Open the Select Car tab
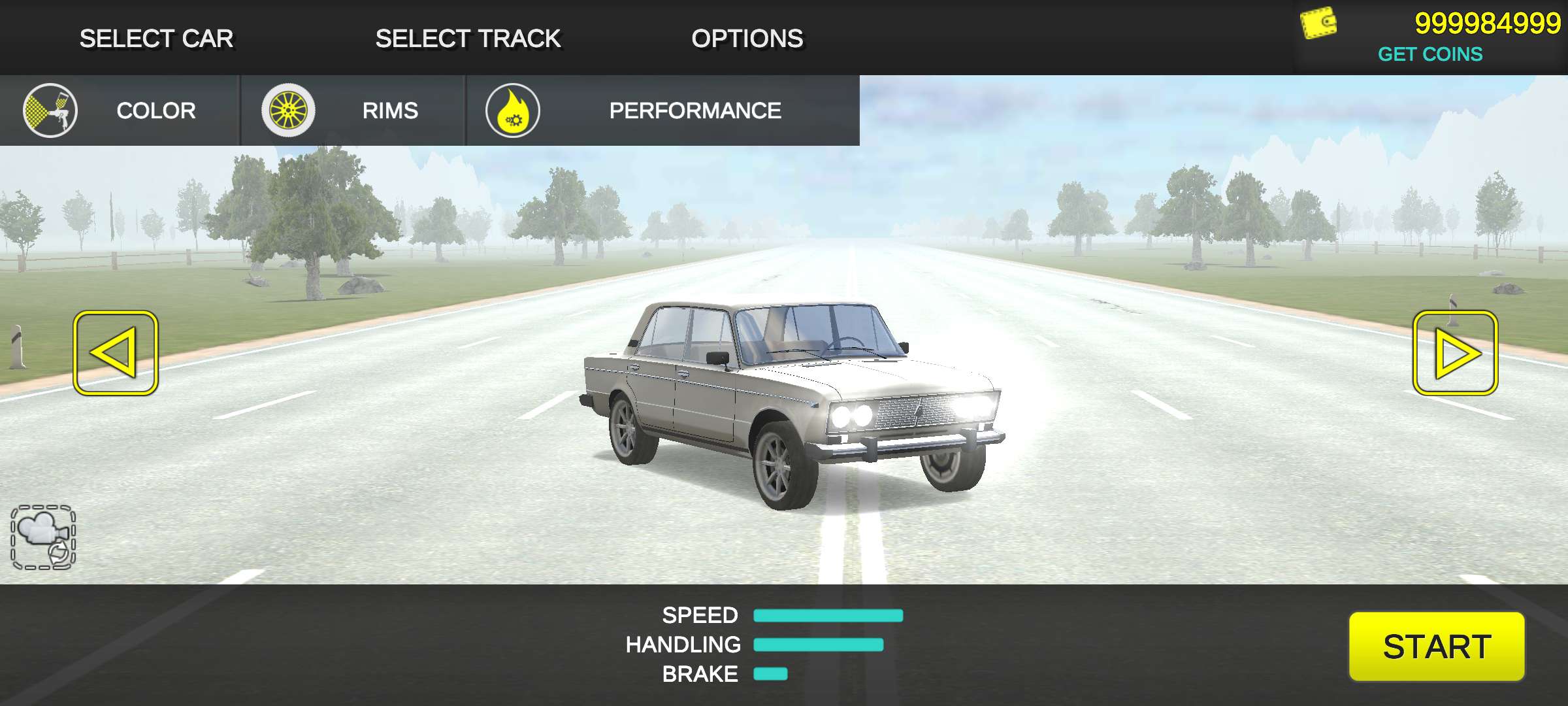1568x706 pixels. pyautogui.click(x=156, y=39)
